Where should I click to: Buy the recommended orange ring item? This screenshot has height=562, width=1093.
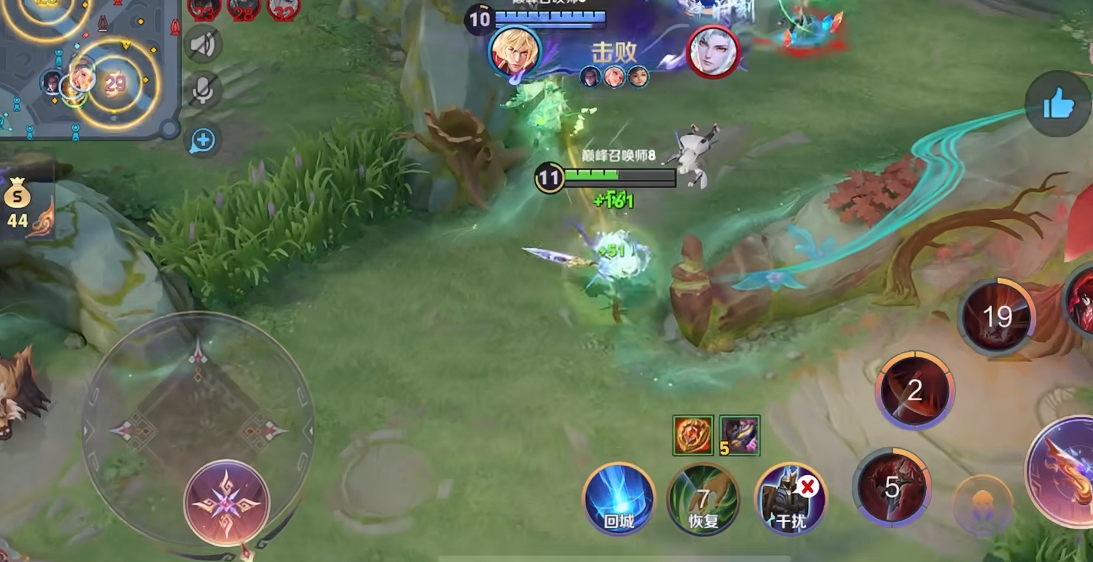point(693,435)
